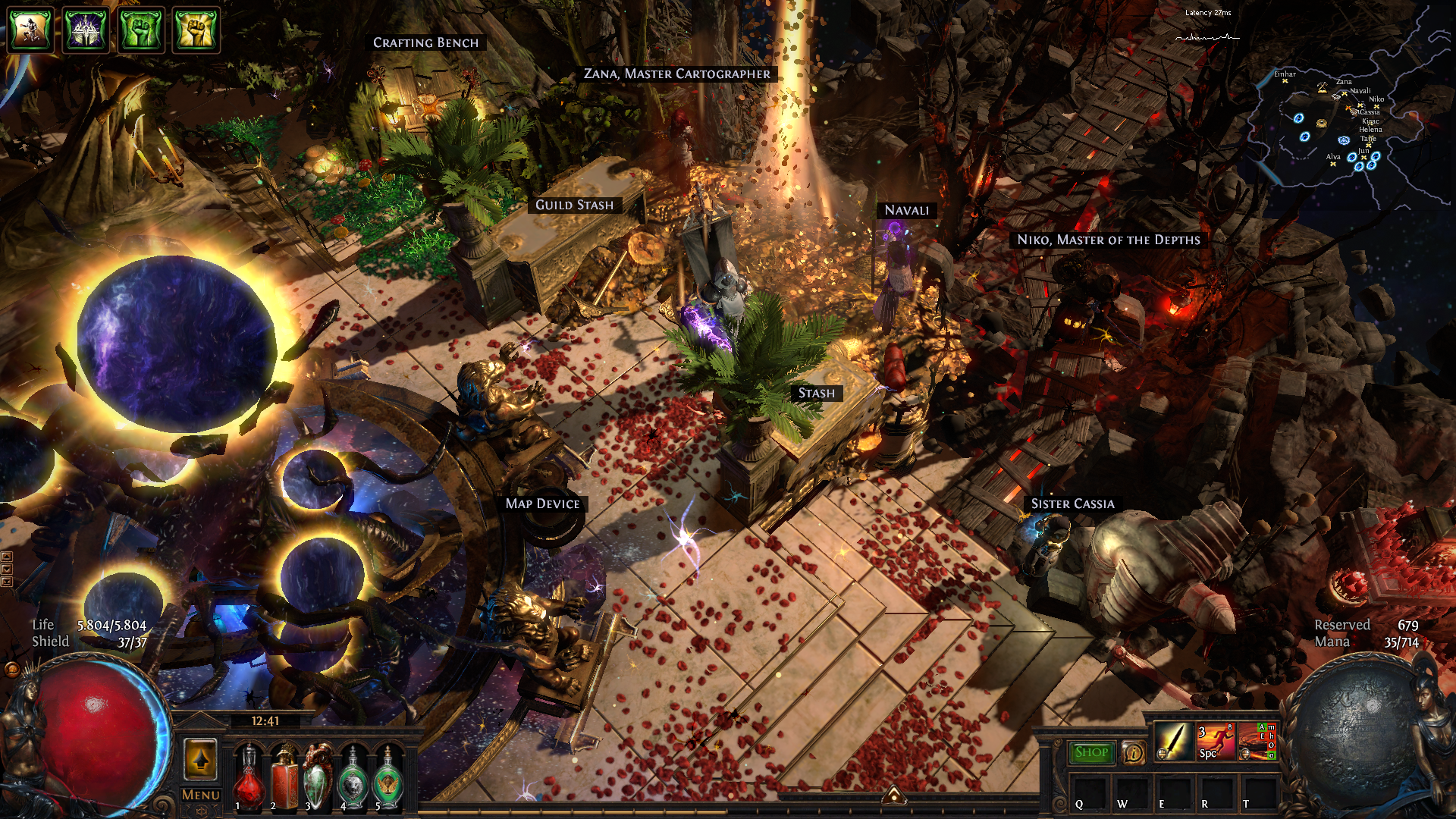
Task: Click the yellow up-arrow level-up button
Action: click(x=200, y=758)
